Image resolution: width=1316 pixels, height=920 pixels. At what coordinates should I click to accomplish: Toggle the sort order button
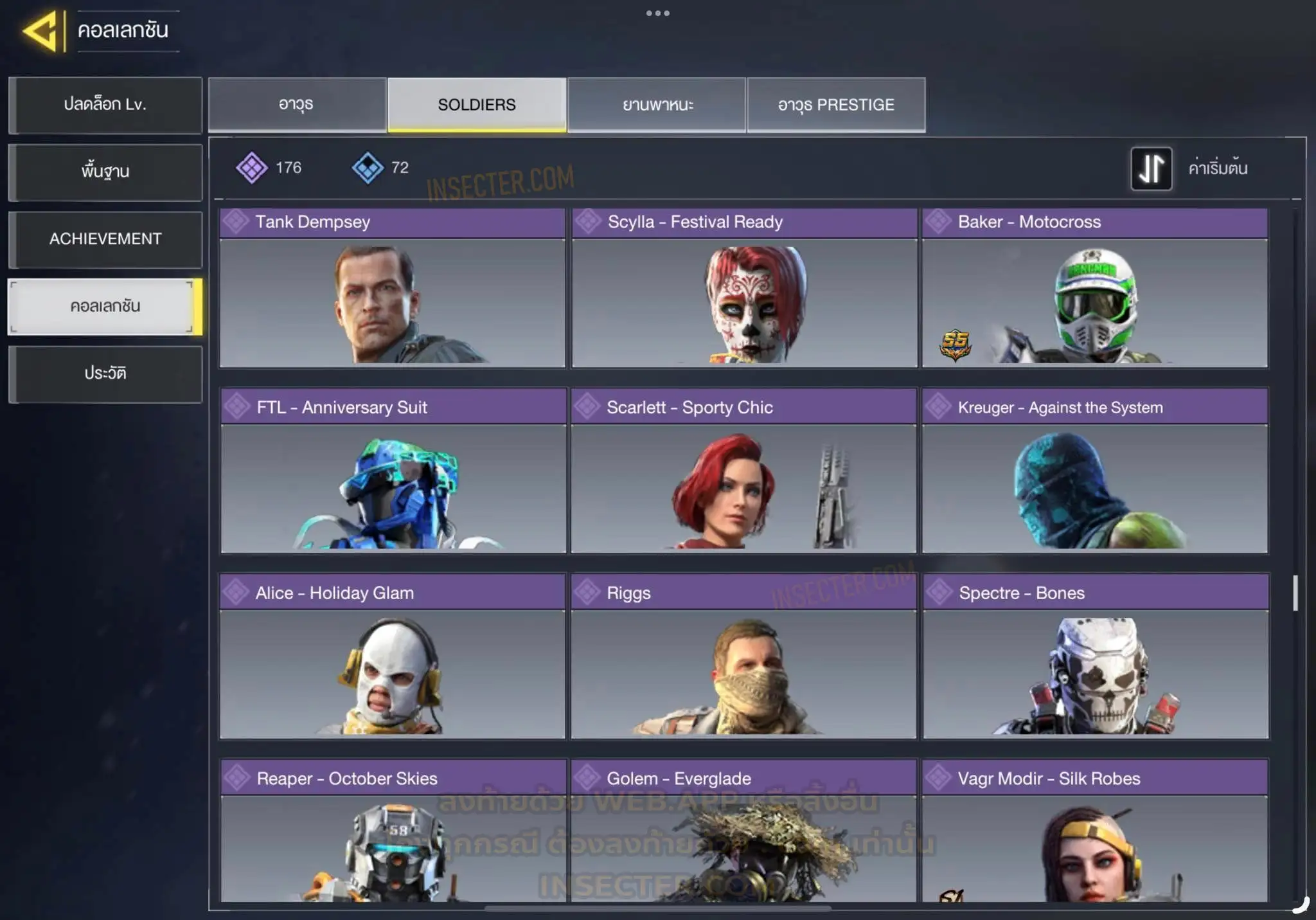(x=1151, y=168)
